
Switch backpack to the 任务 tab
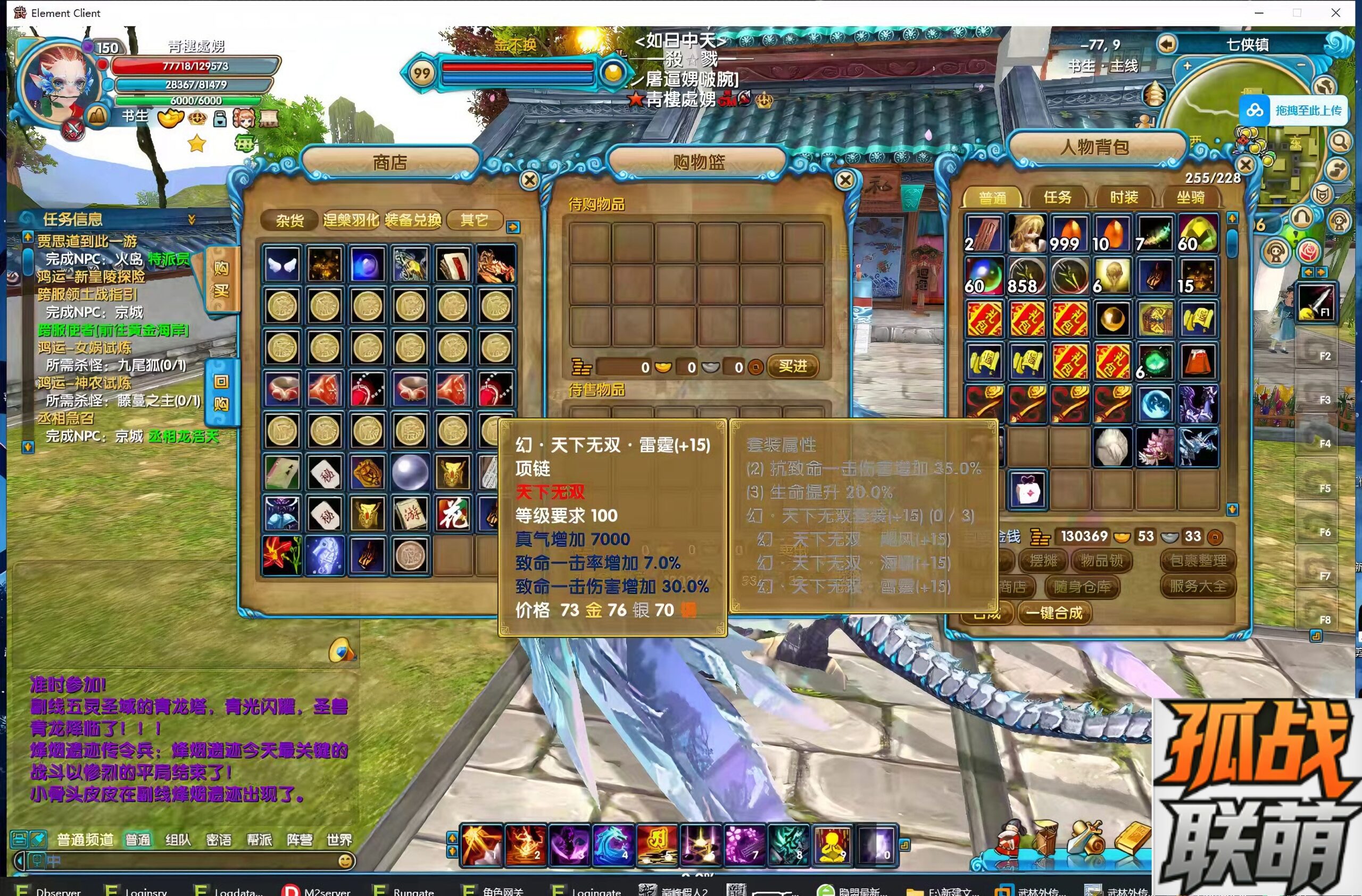pyautogui.click(x=1057, y=197)
